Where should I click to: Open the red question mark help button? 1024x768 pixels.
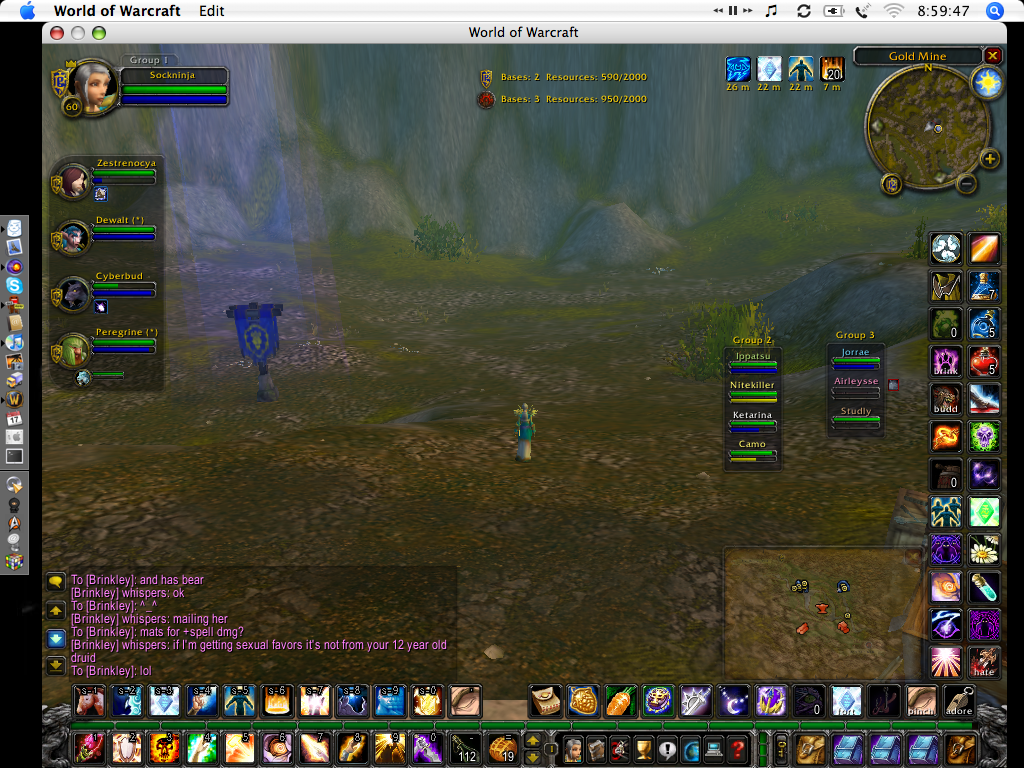737,748
